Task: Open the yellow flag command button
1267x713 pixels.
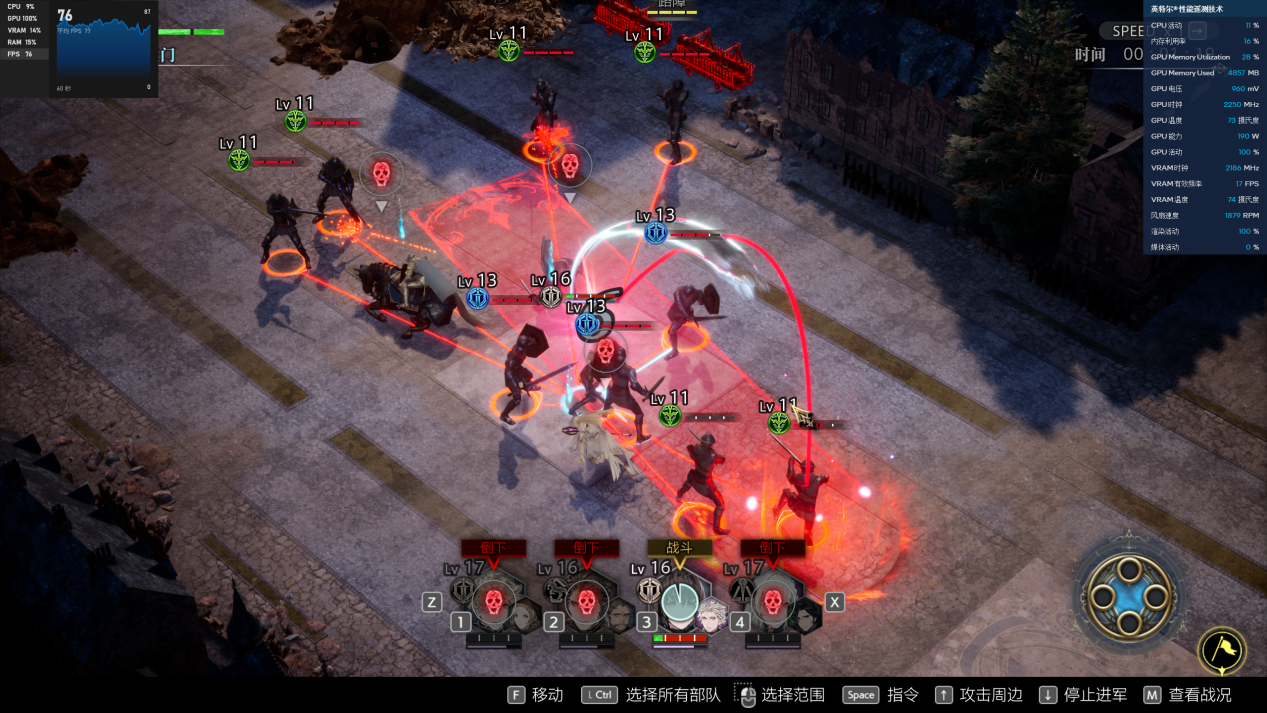Action: tap(1222, 651)
